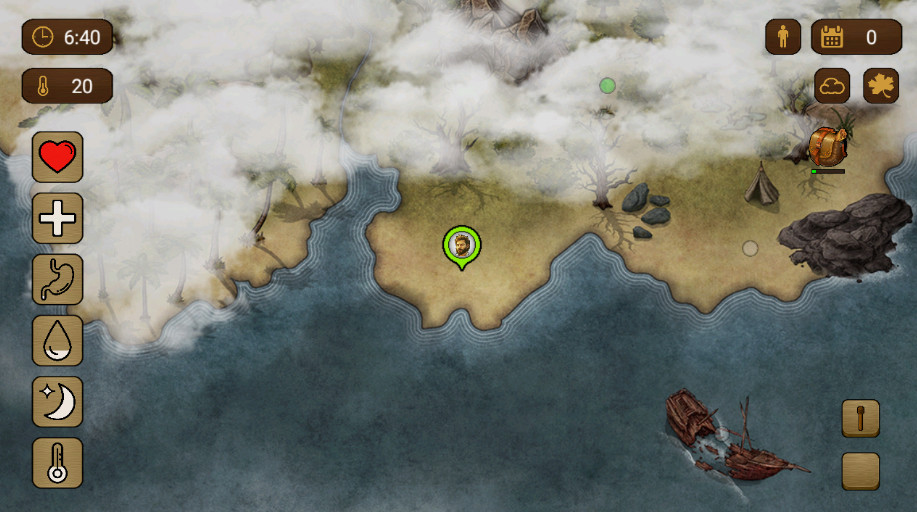Select the player portrait map marker
917x512 pixels.
point(461,245)
